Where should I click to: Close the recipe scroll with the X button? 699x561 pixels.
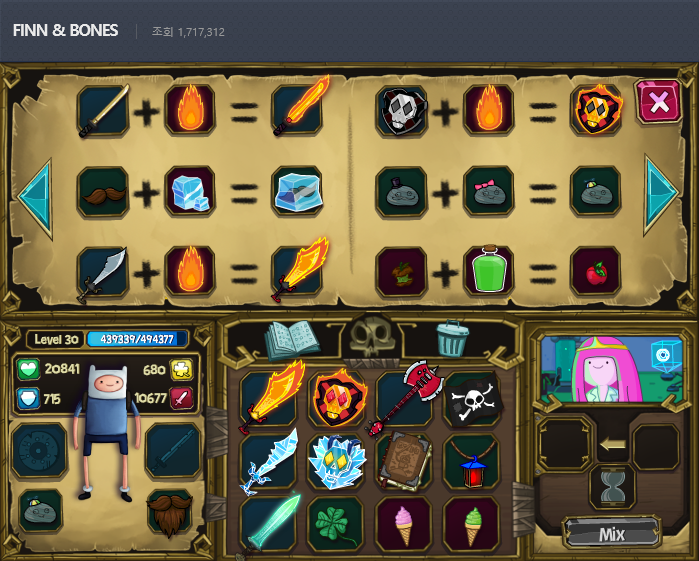click(x=657, y=101)
